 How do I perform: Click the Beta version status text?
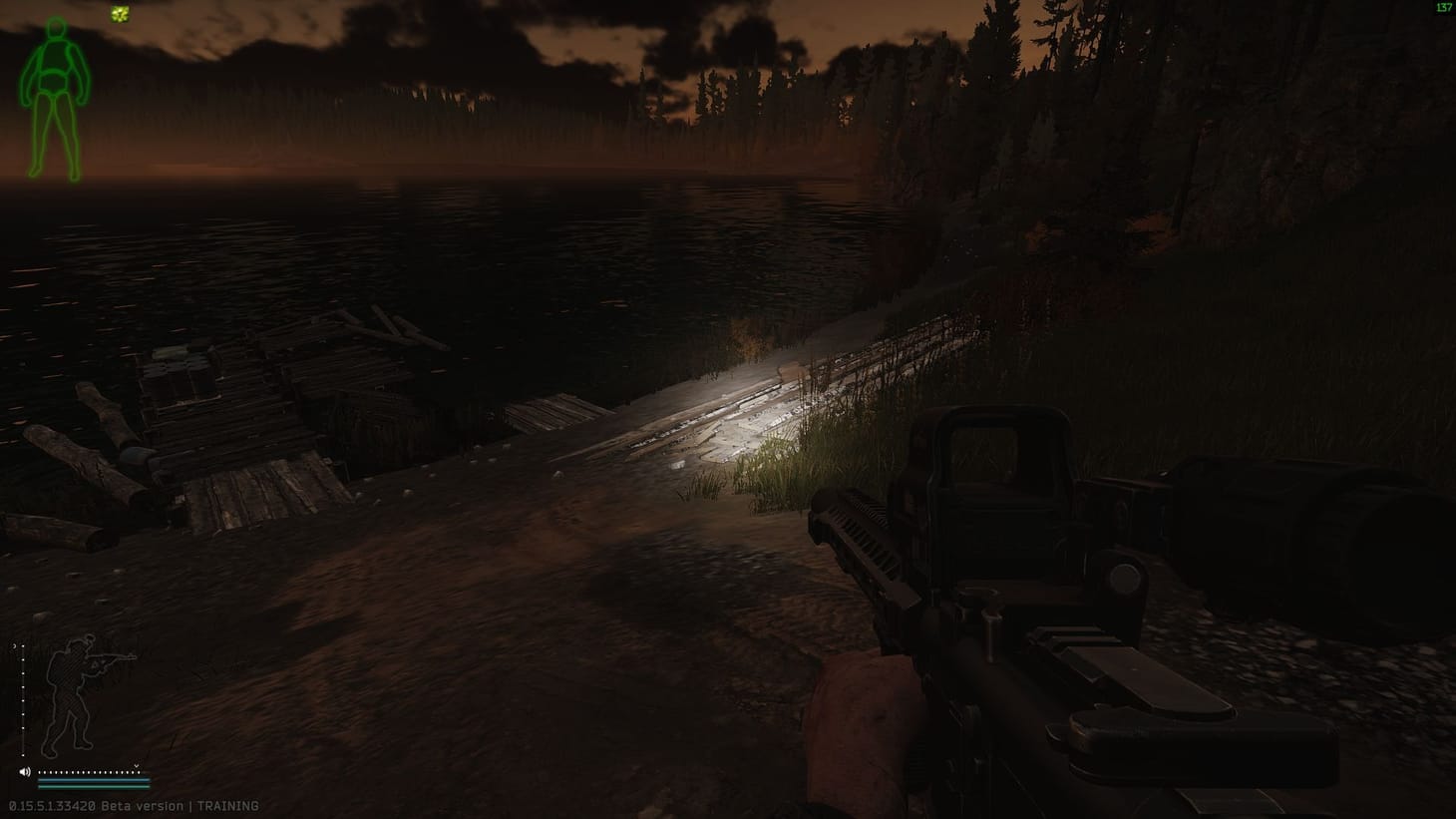click(x=142, y=805)
